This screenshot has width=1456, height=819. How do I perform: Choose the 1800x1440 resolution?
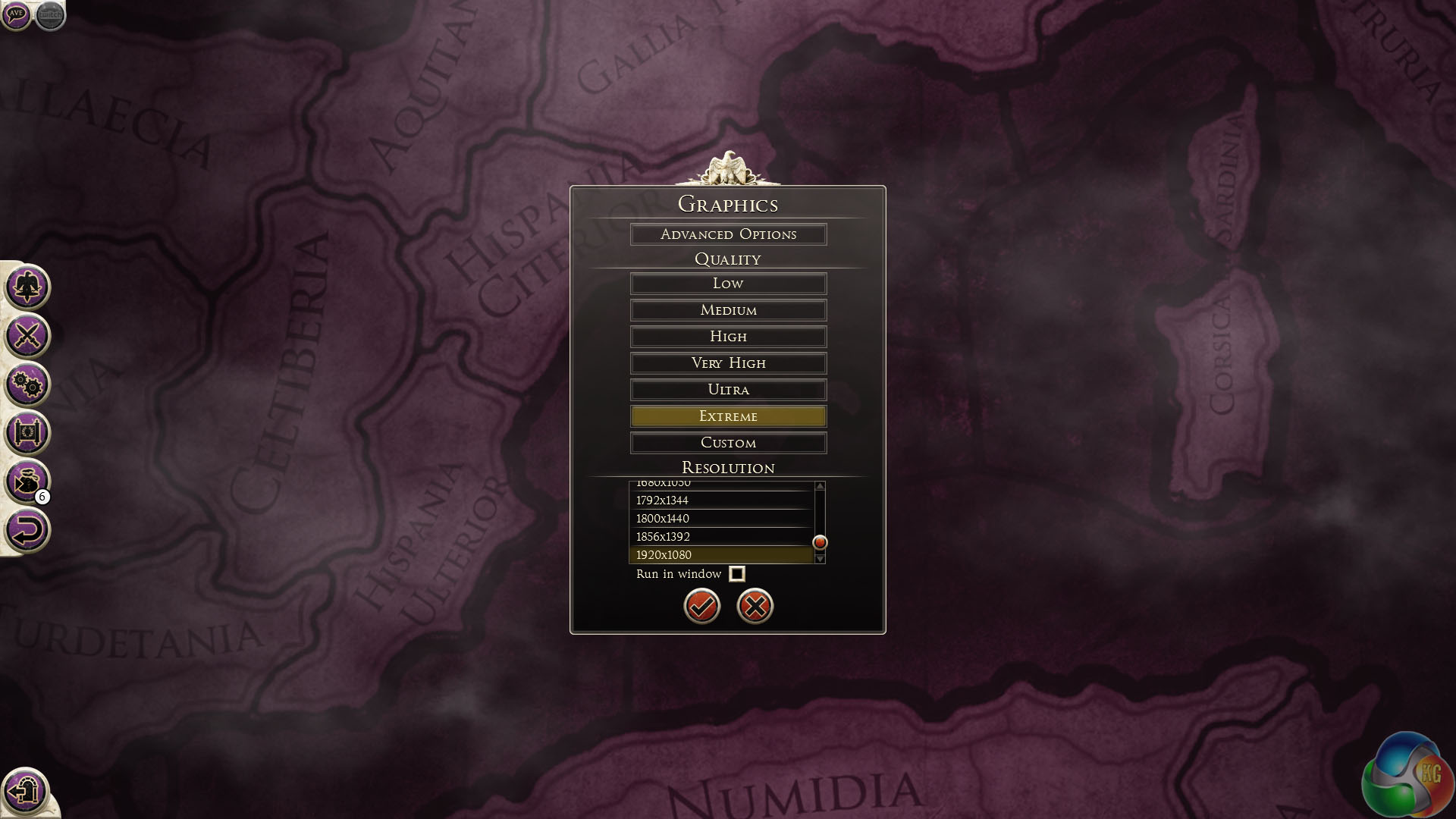[x=720, y=519]
